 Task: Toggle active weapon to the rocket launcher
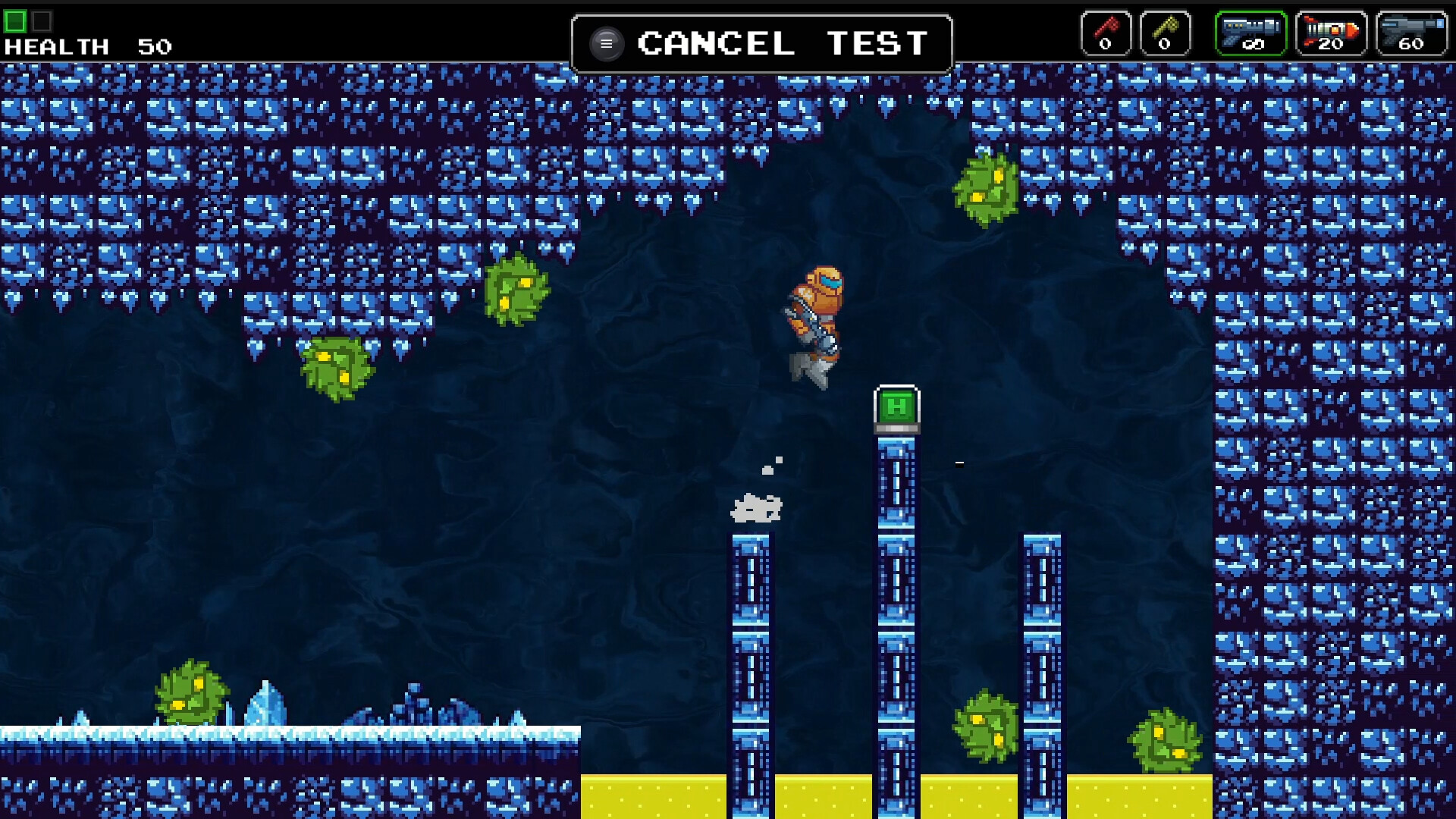pyautogui.click(x=1331, y=32)
